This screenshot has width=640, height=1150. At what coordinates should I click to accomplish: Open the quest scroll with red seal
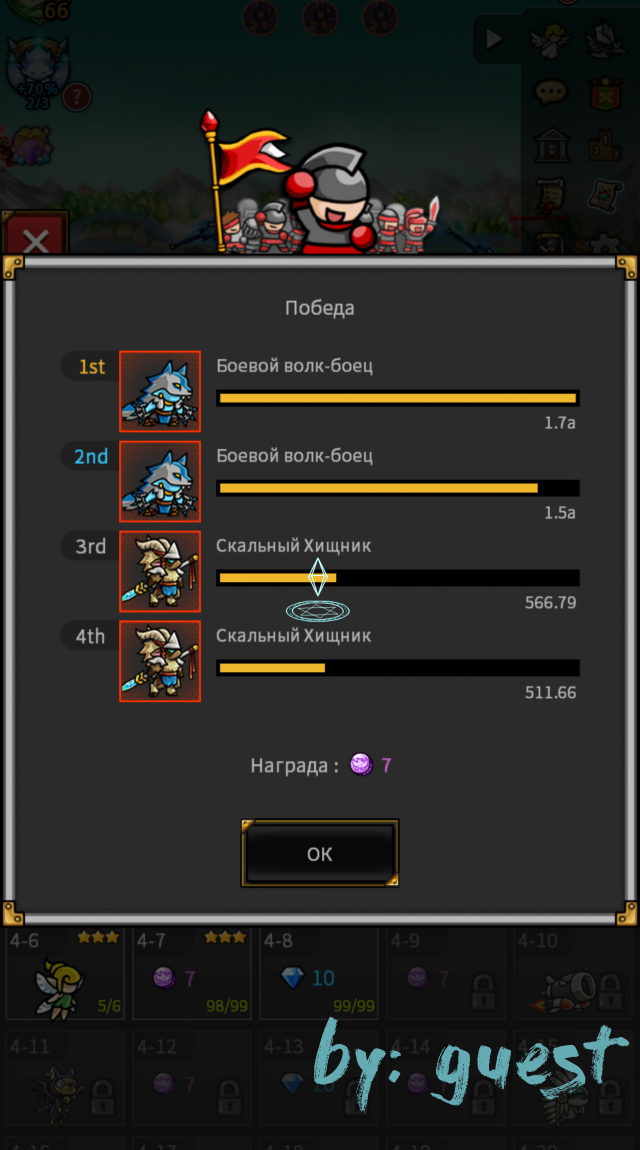pyautogui.click(x=551, y=195)
